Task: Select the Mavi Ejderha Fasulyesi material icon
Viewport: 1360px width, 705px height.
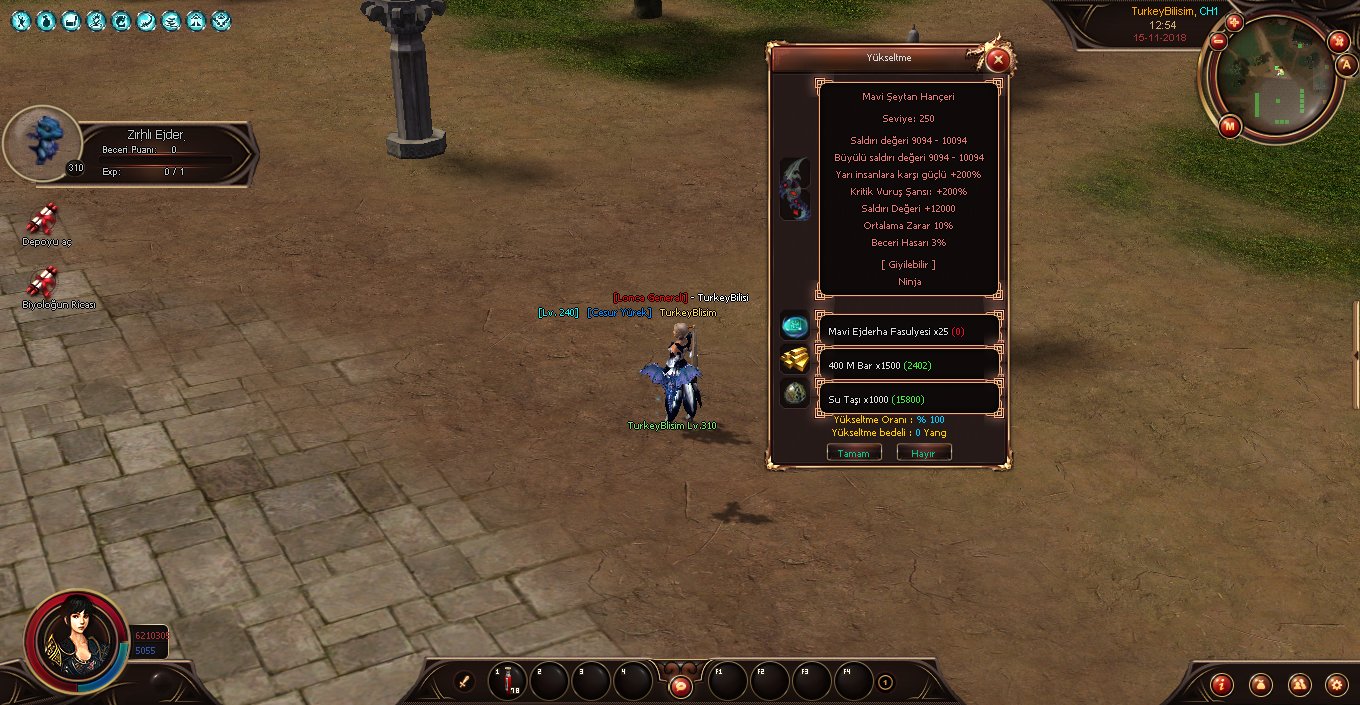Action: point(795,325)
